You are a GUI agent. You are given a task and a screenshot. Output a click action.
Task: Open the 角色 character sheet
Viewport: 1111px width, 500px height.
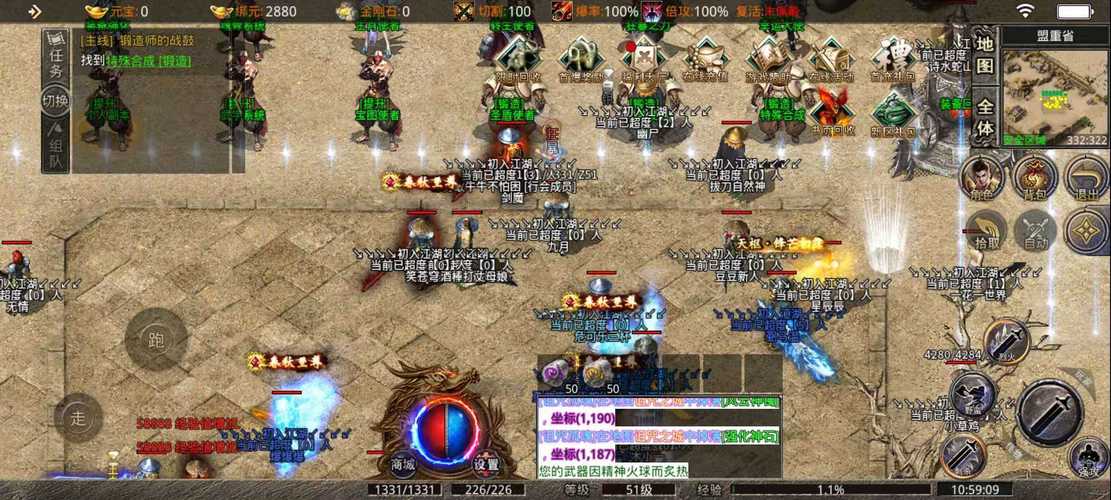pyautogui.click(x=982, y=180)
